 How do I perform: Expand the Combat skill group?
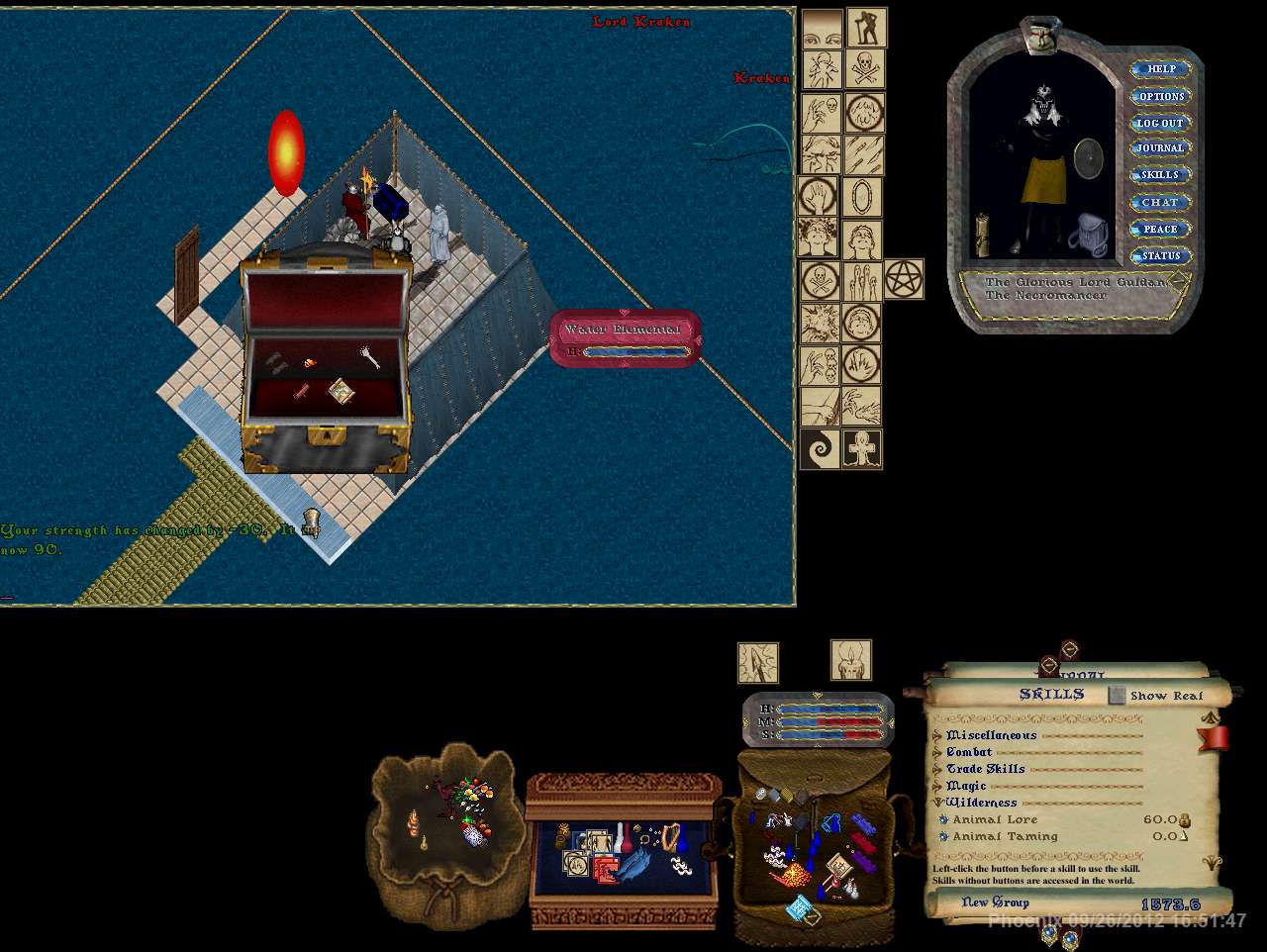937,752
